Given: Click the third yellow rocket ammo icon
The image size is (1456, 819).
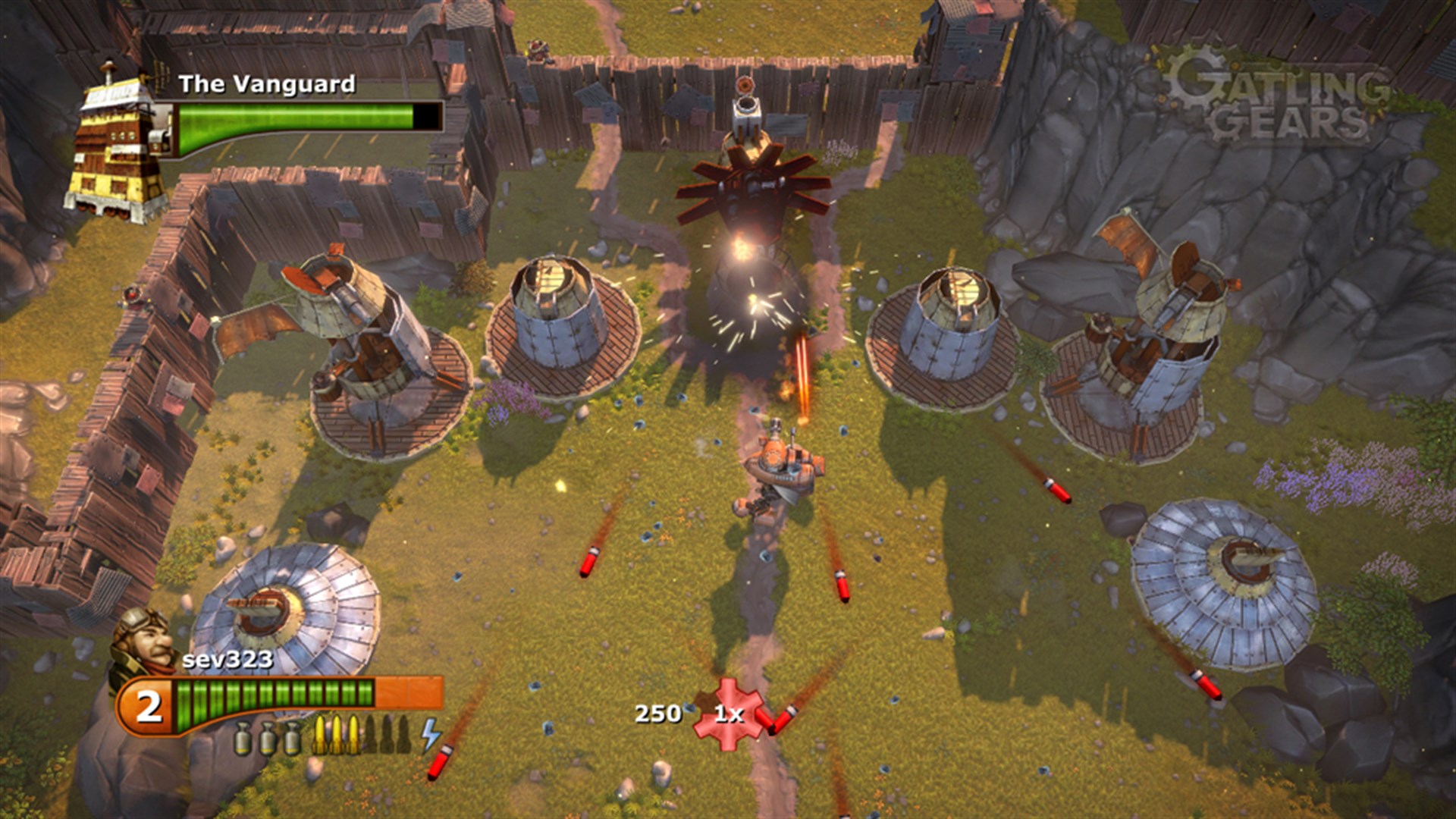Looking at the screenshot, I should [x=354, y=734].
